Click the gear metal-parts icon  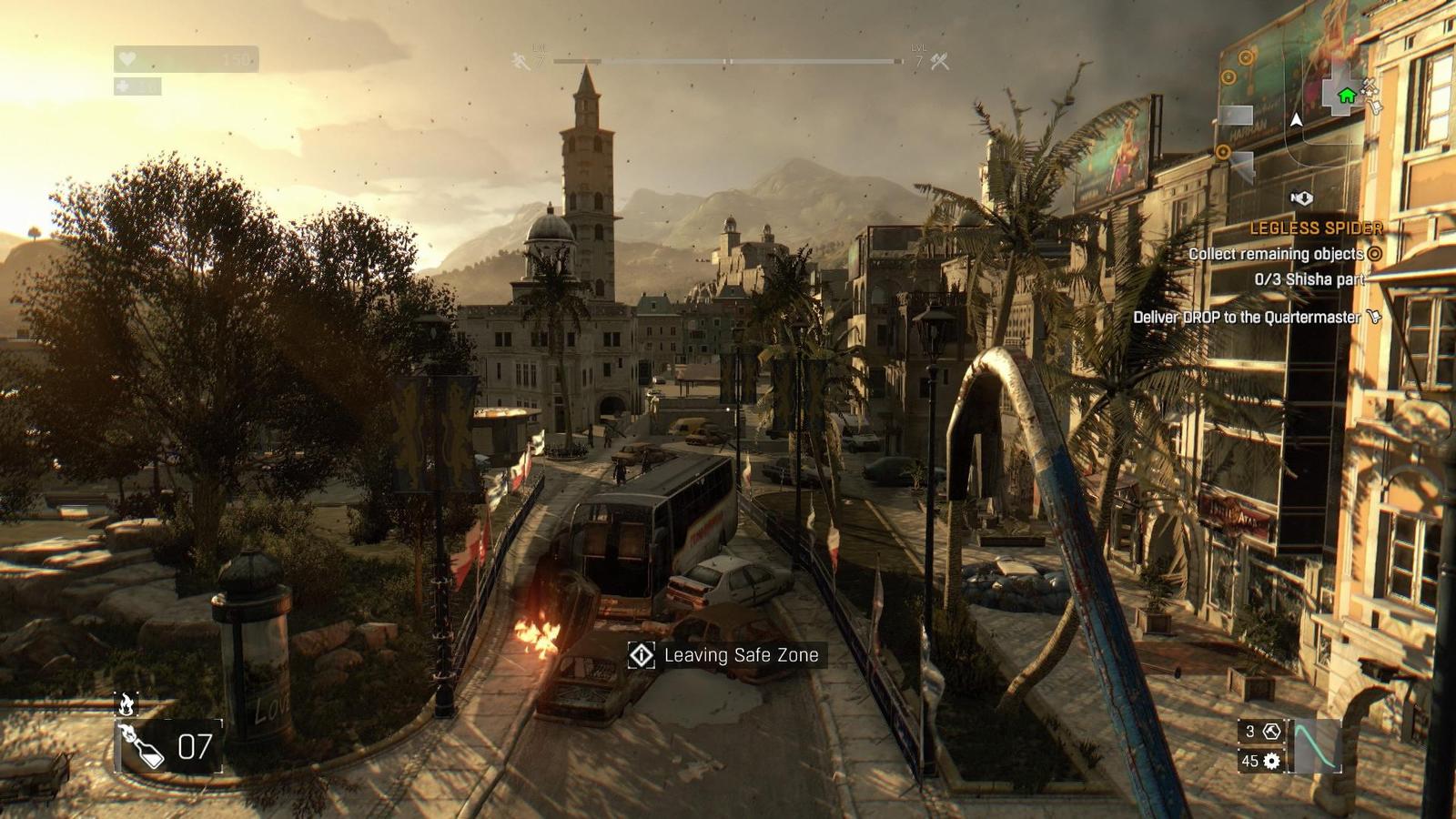click(1271, 761)
